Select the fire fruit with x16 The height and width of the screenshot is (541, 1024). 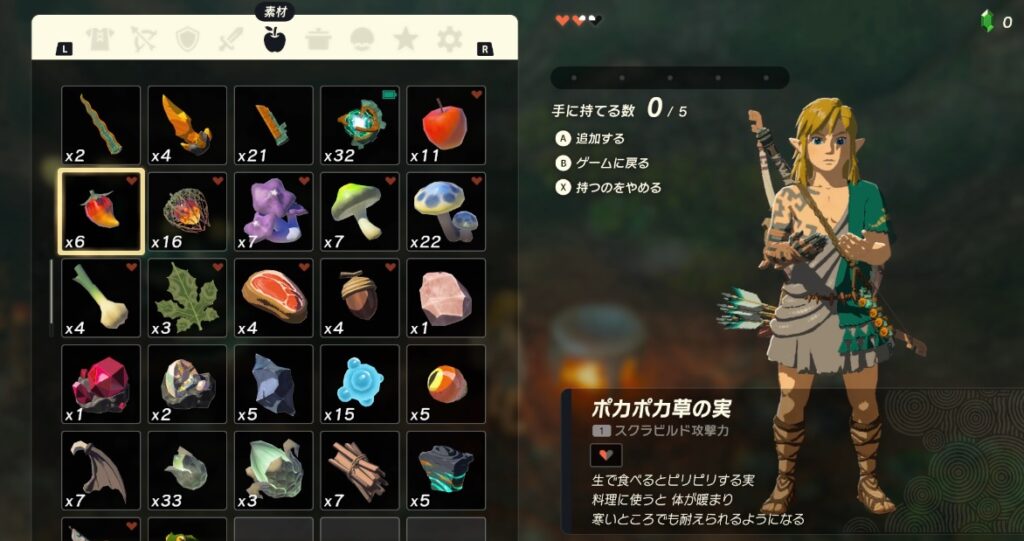point(187,211)
